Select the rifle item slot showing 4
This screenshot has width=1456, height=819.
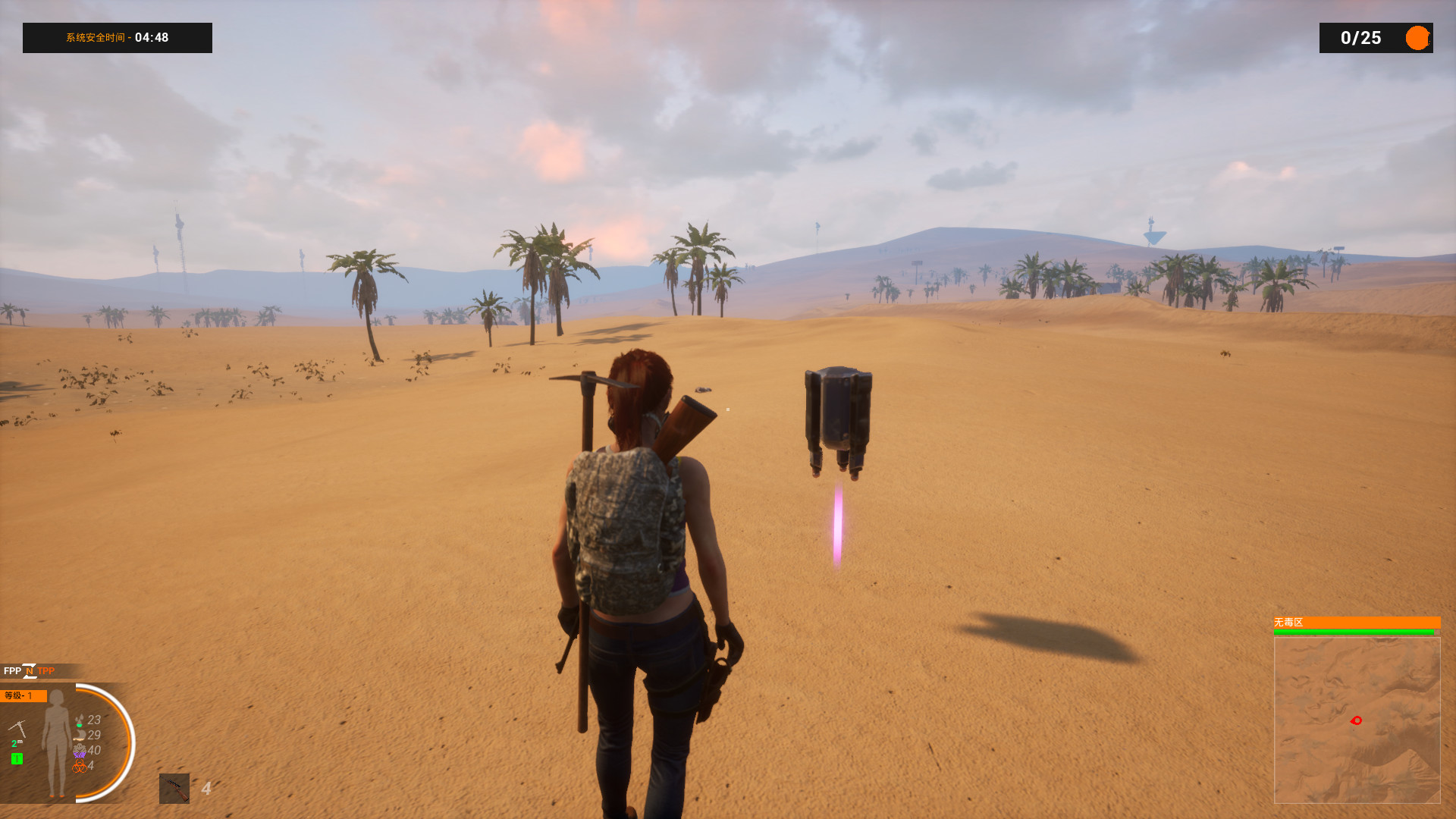[174, 789]
